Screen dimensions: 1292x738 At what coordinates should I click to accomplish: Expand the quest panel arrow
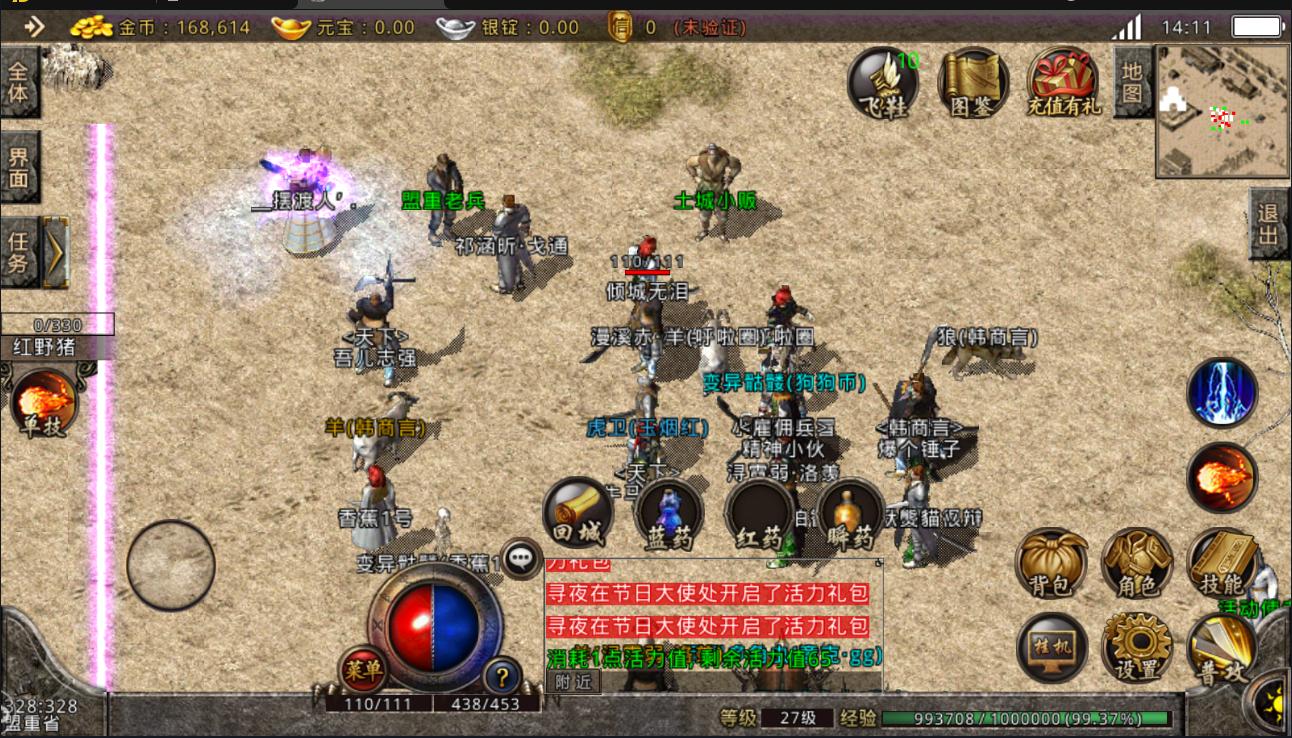(x=56, y=252)
